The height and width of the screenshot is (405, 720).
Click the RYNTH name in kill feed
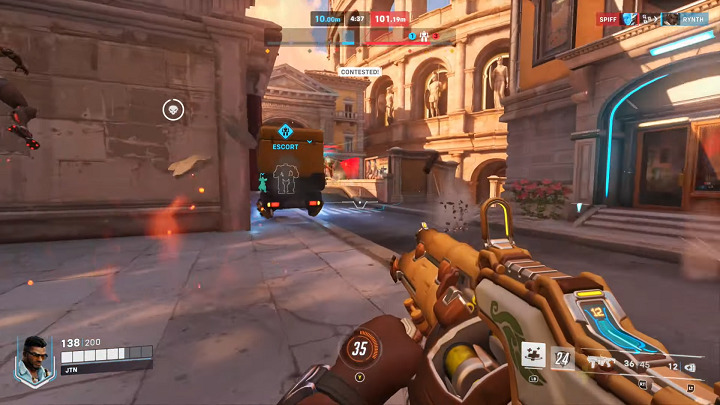coord(693,19)
